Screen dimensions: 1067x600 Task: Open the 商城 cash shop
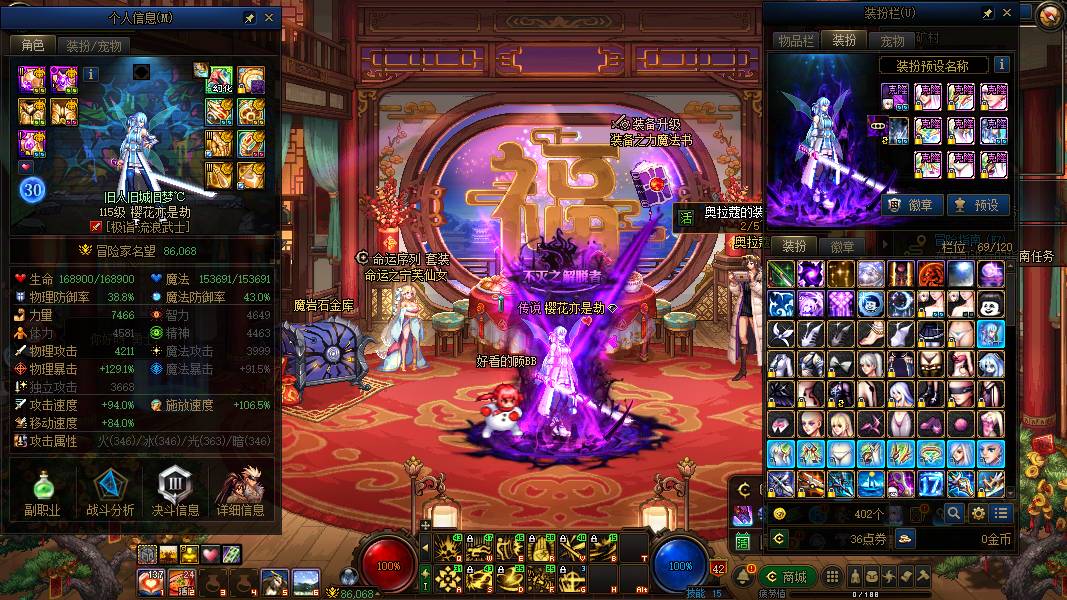point(787,577)
